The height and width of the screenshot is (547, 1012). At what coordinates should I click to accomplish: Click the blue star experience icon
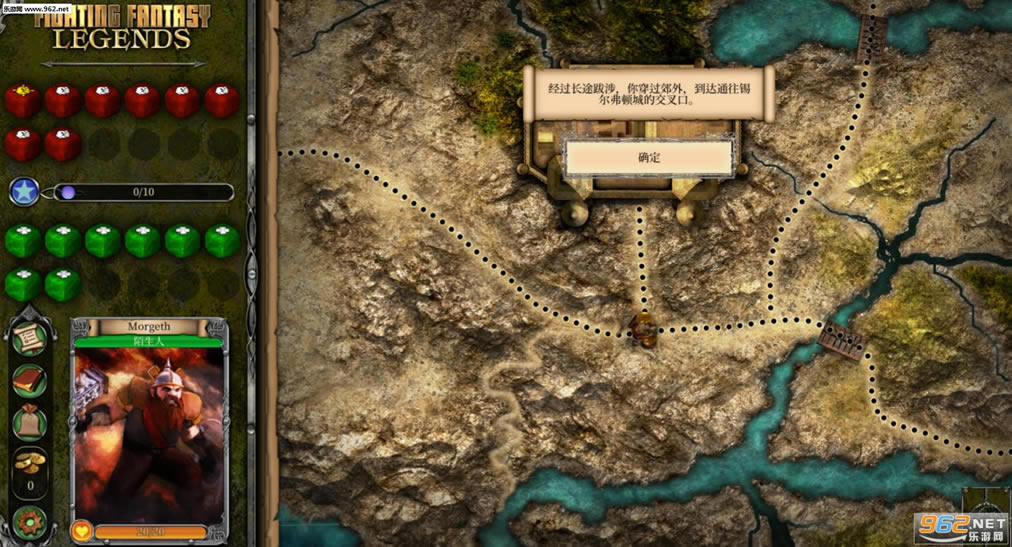[24, 192]
